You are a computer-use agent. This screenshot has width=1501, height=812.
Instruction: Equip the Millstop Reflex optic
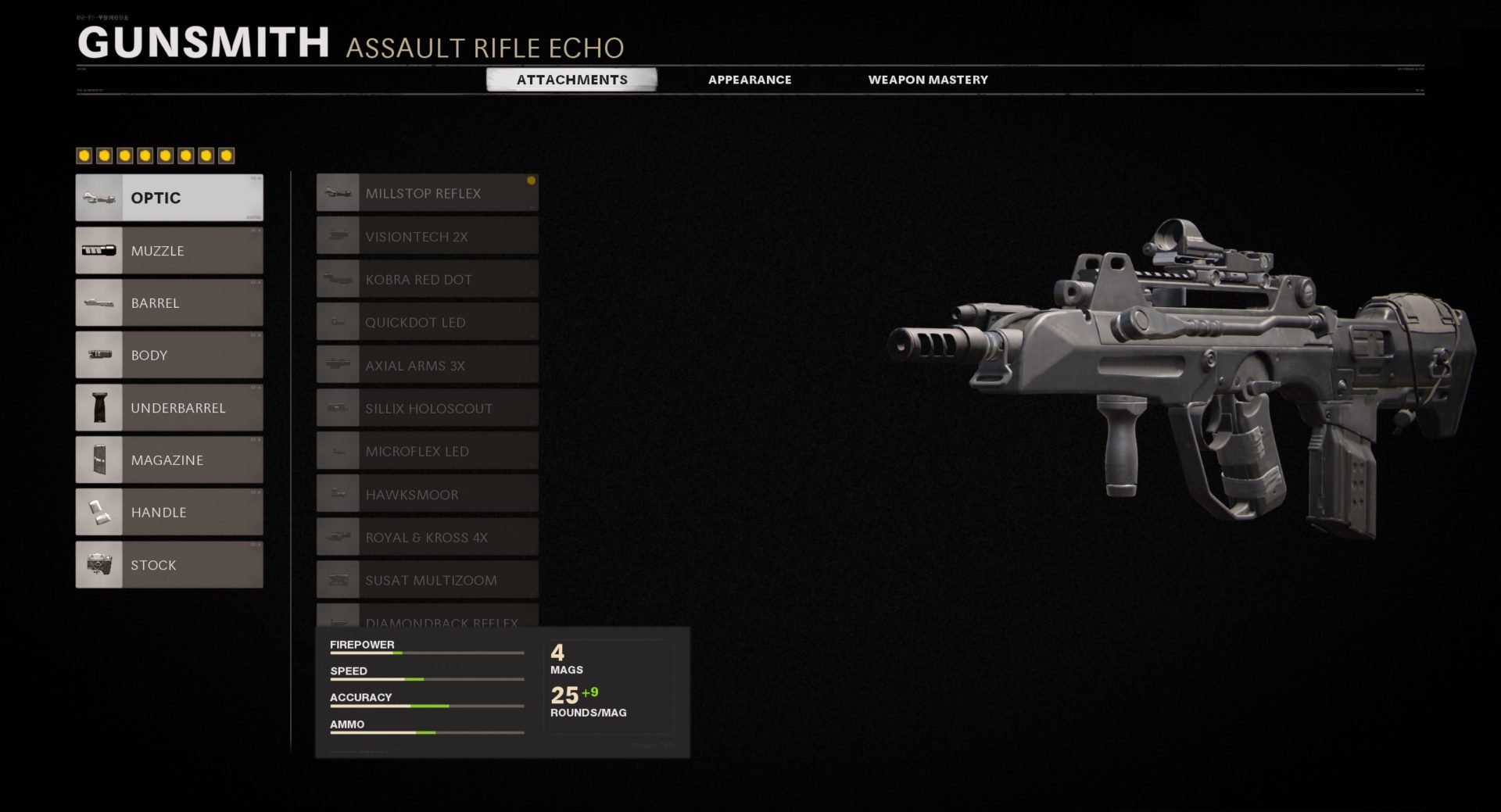click(x=428, y=193)
